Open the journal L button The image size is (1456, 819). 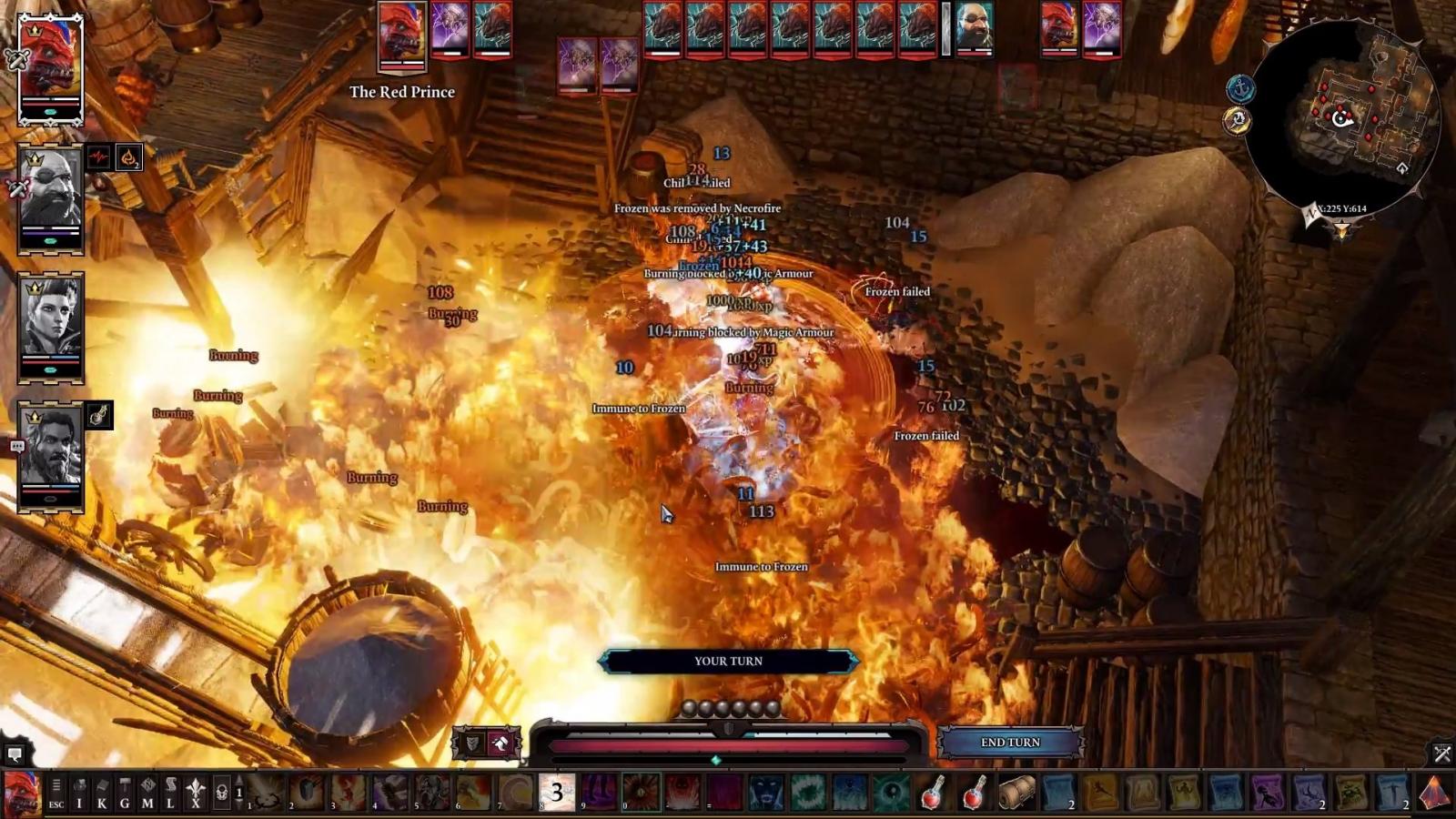click(170, 794)
